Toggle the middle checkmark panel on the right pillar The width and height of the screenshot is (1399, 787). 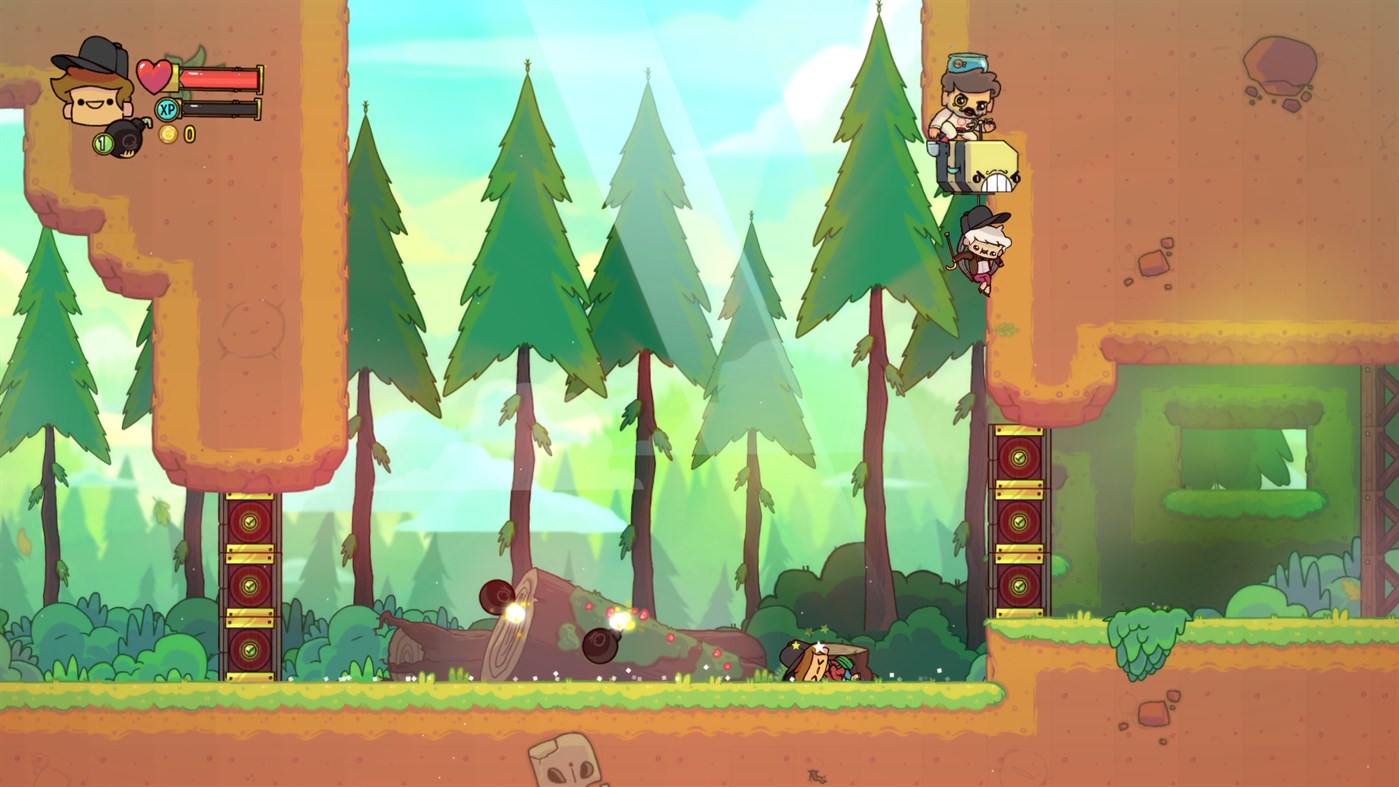1018,520
